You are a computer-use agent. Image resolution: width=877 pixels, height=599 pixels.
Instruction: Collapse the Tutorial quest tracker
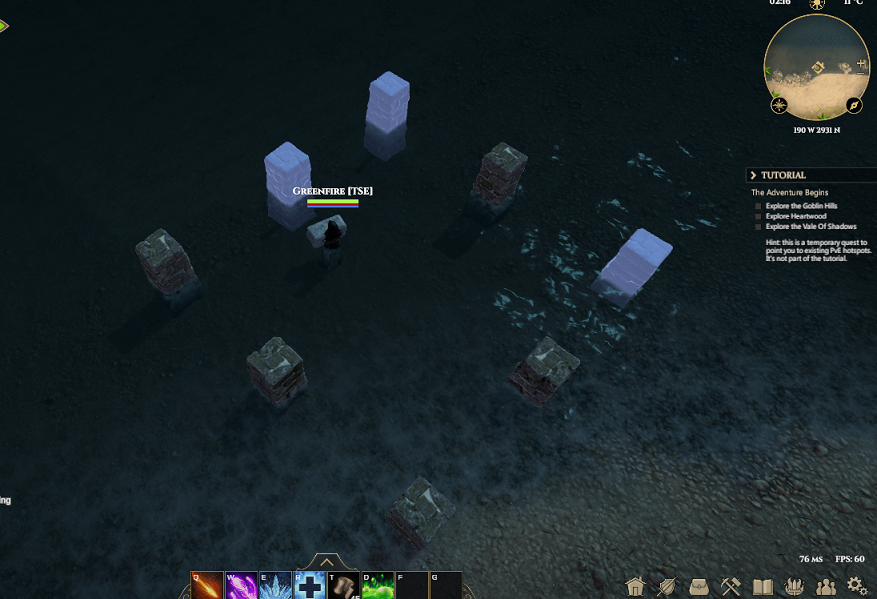coord(753,175)
